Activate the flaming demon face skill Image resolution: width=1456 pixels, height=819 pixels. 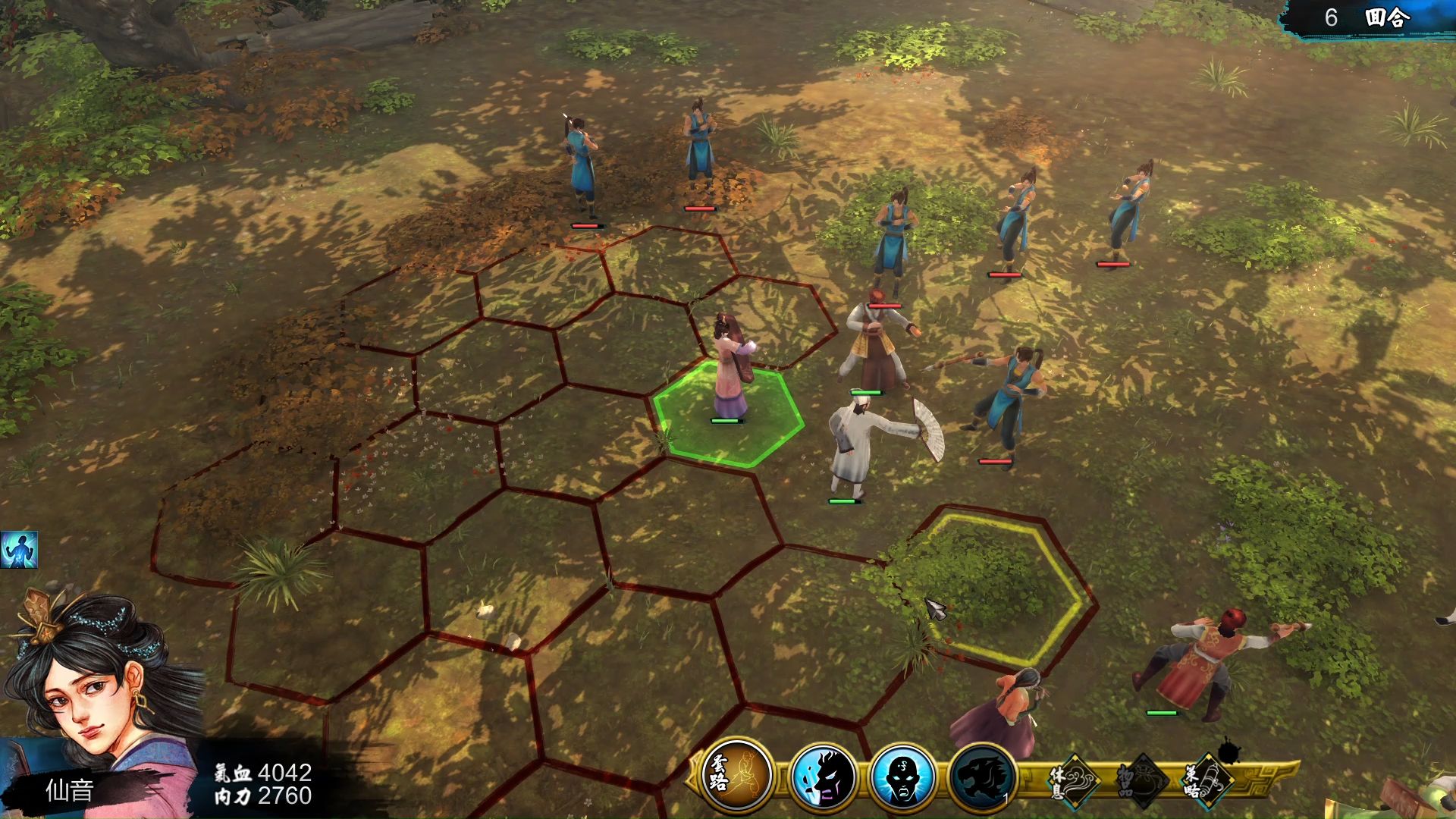822,777
